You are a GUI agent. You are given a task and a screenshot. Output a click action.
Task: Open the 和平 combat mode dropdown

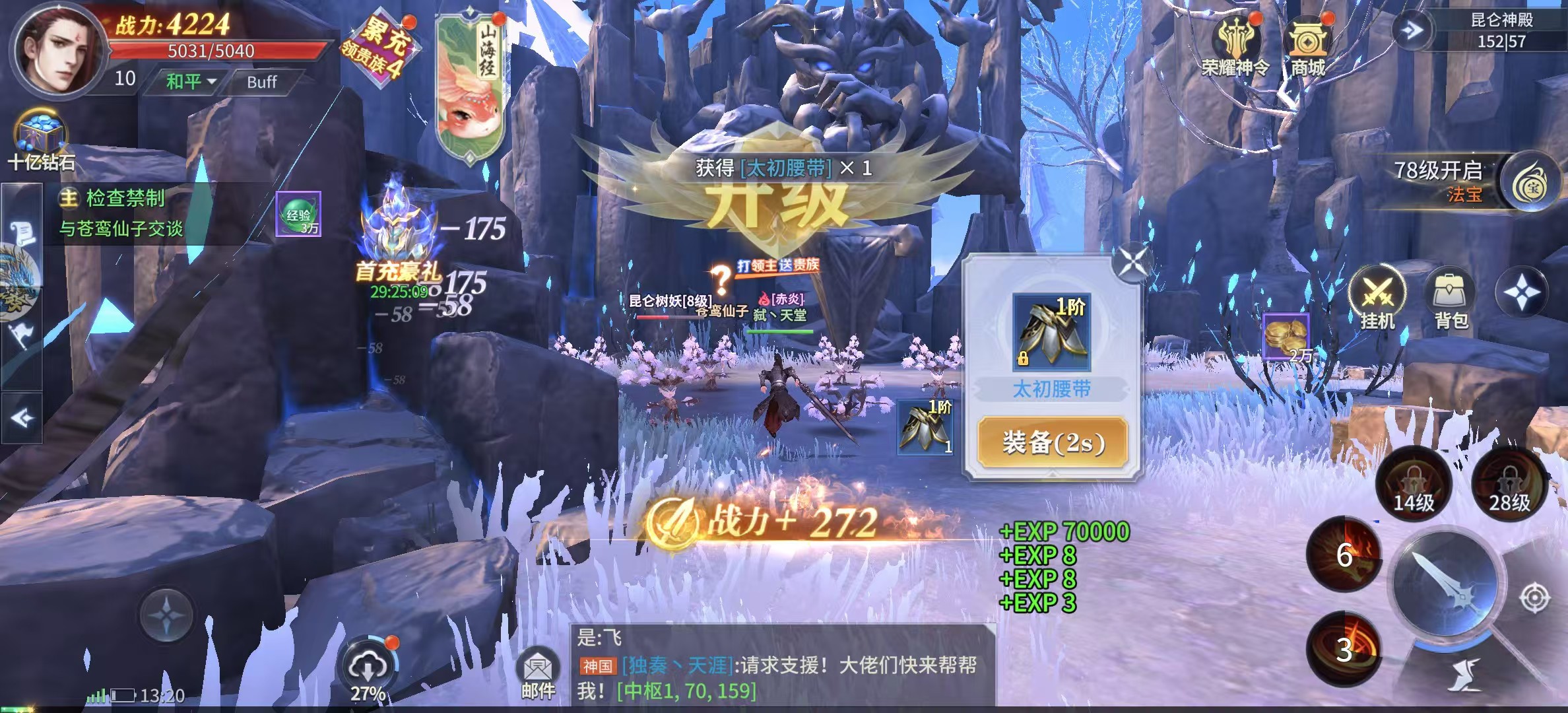click(190, 82)
